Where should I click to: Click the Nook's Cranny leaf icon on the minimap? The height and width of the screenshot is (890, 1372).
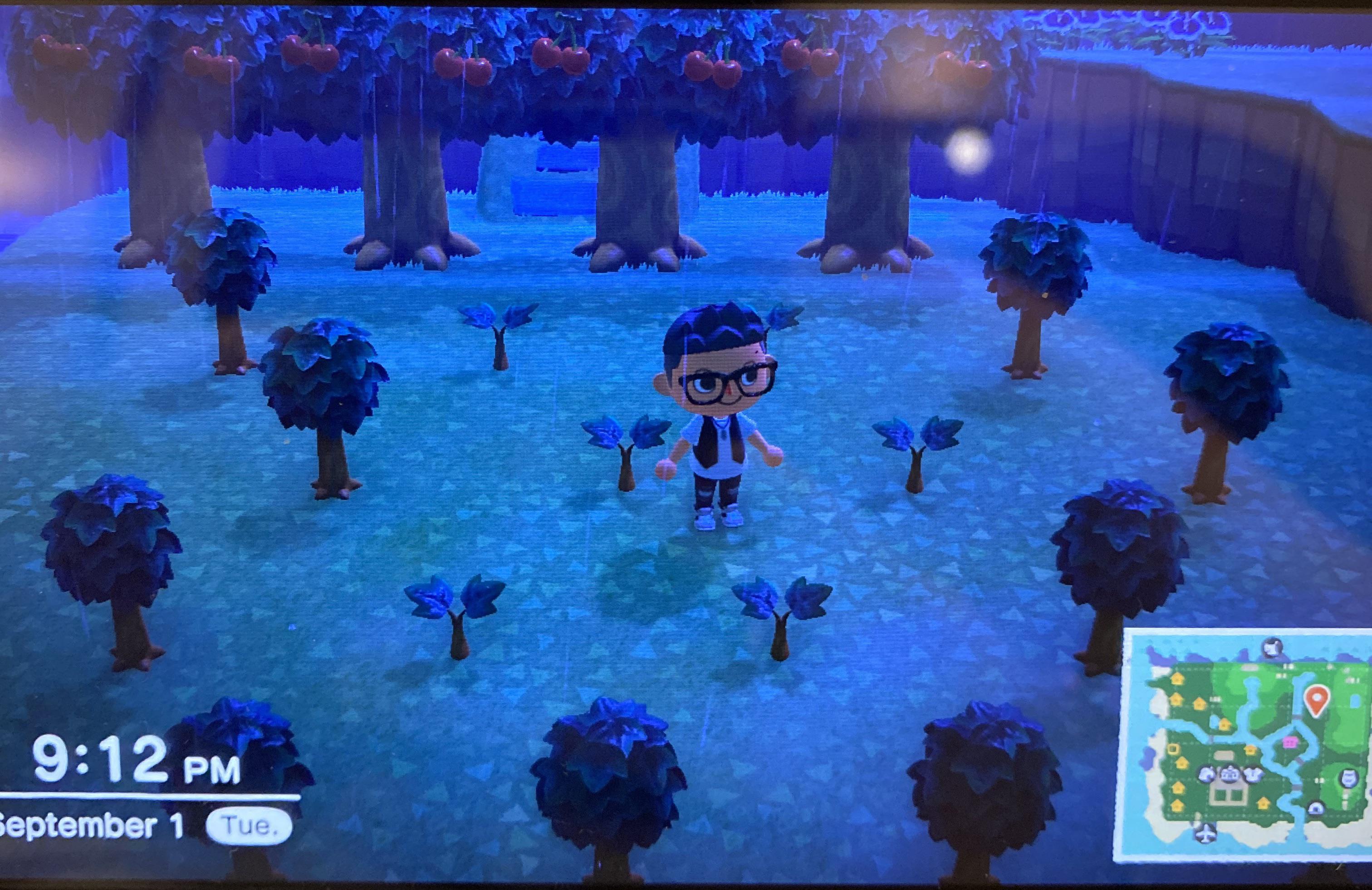(1207, 774)
